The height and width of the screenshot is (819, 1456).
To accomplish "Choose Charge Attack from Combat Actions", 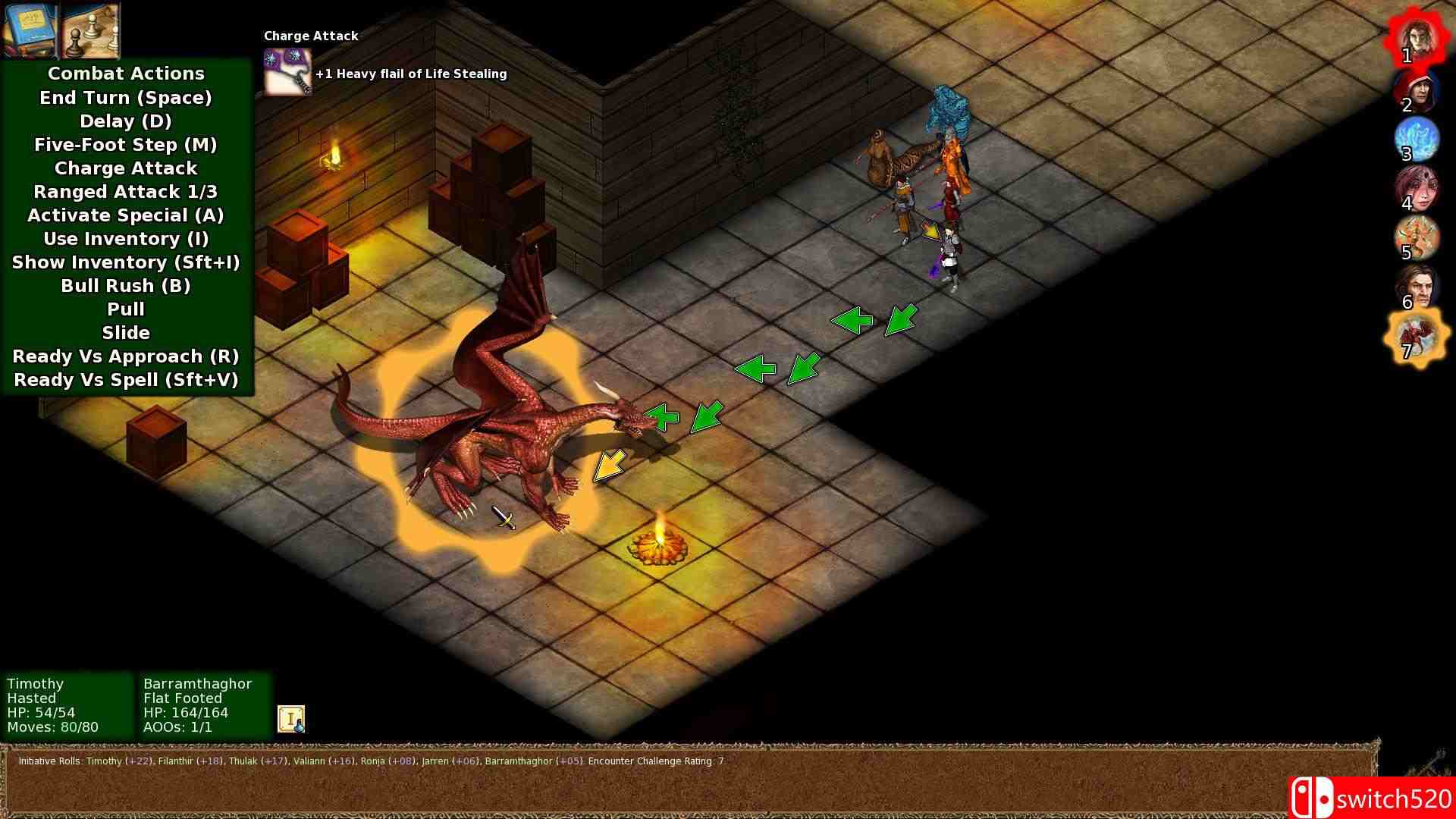I will 125,168.
